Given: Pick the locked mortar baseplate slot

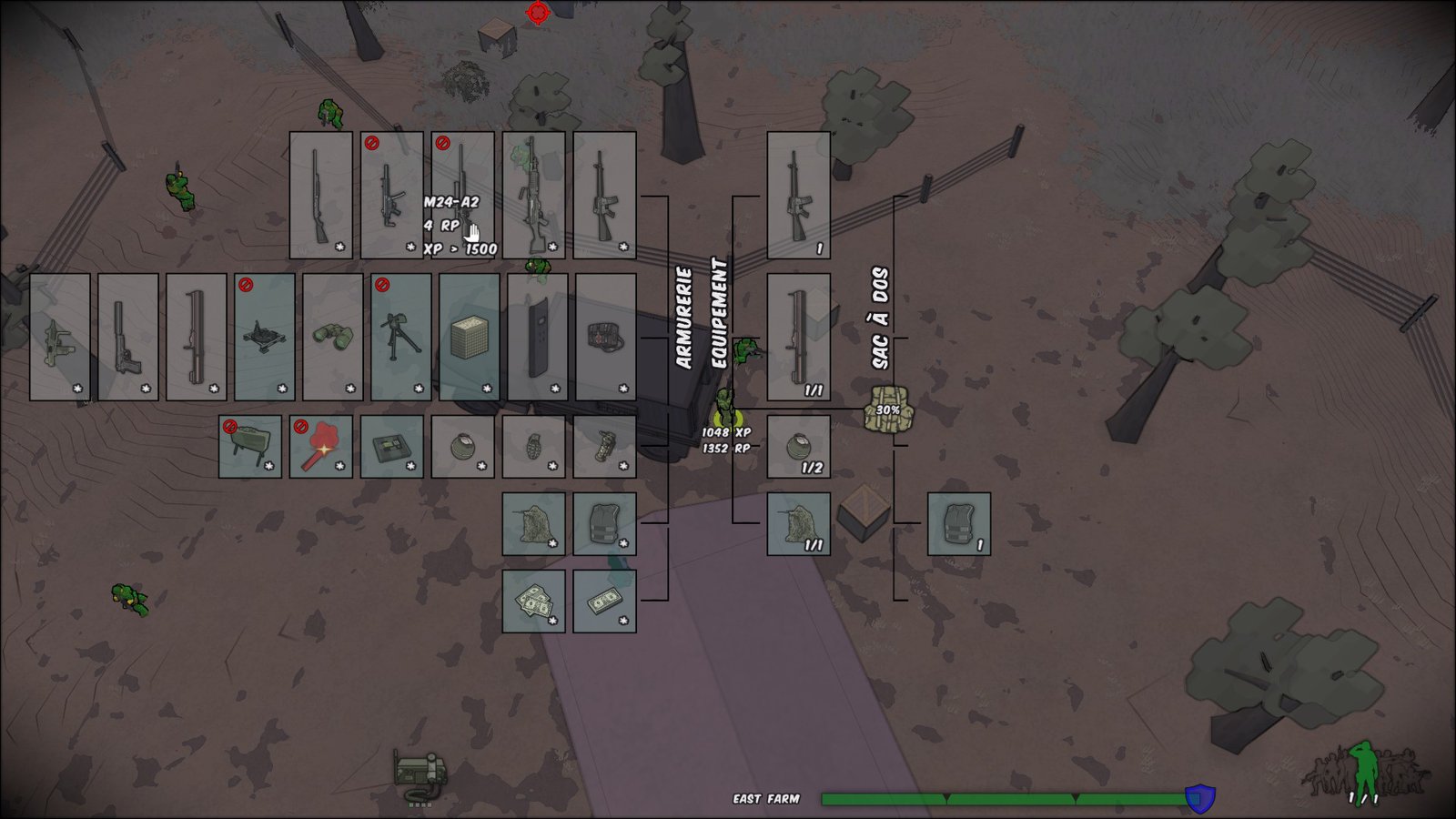Looking at the screenshot, I should (265, 337).
